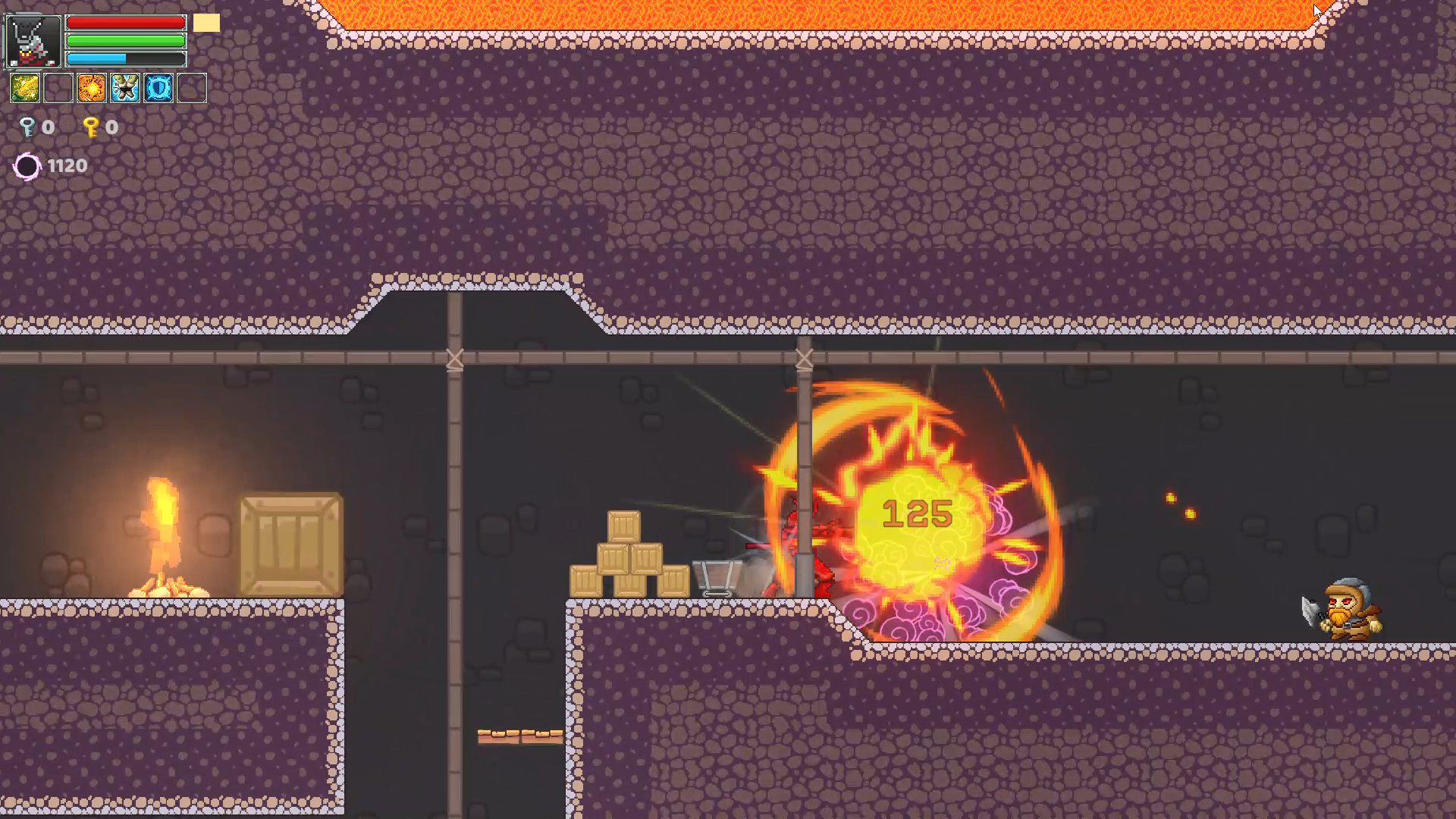
Task: Click the character portrait in the HUD
Action: pyautogui.click(x=33, y=39)
